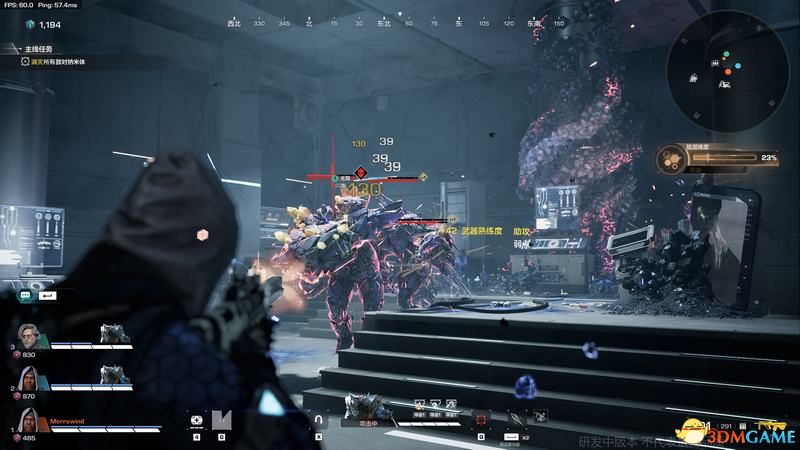Activate the ability icon above key 4
Viewport: 800px width, 450px height.
point(197,420)
